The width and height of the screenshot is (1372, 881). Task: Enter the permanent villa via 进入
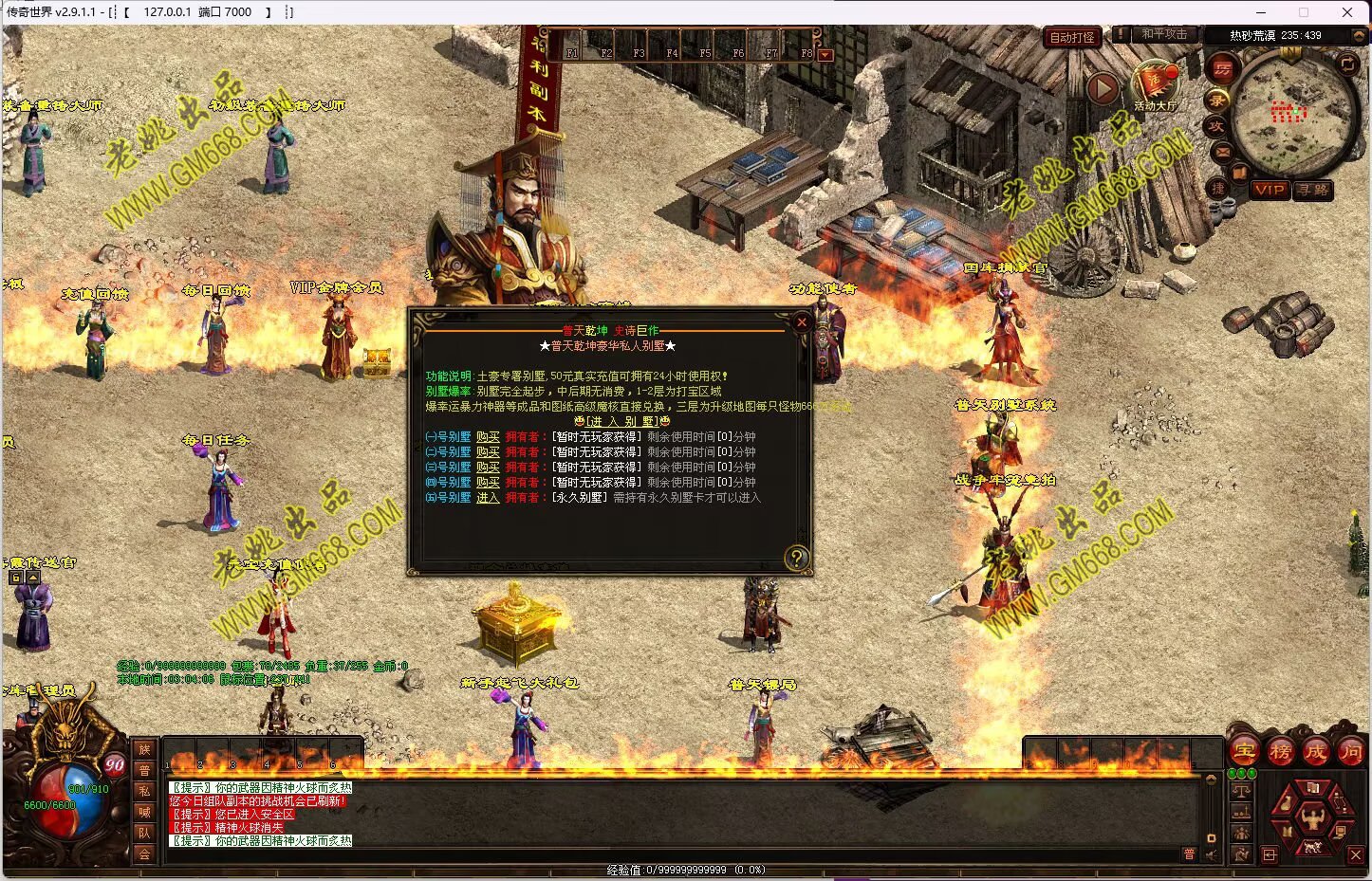[488, 498]
